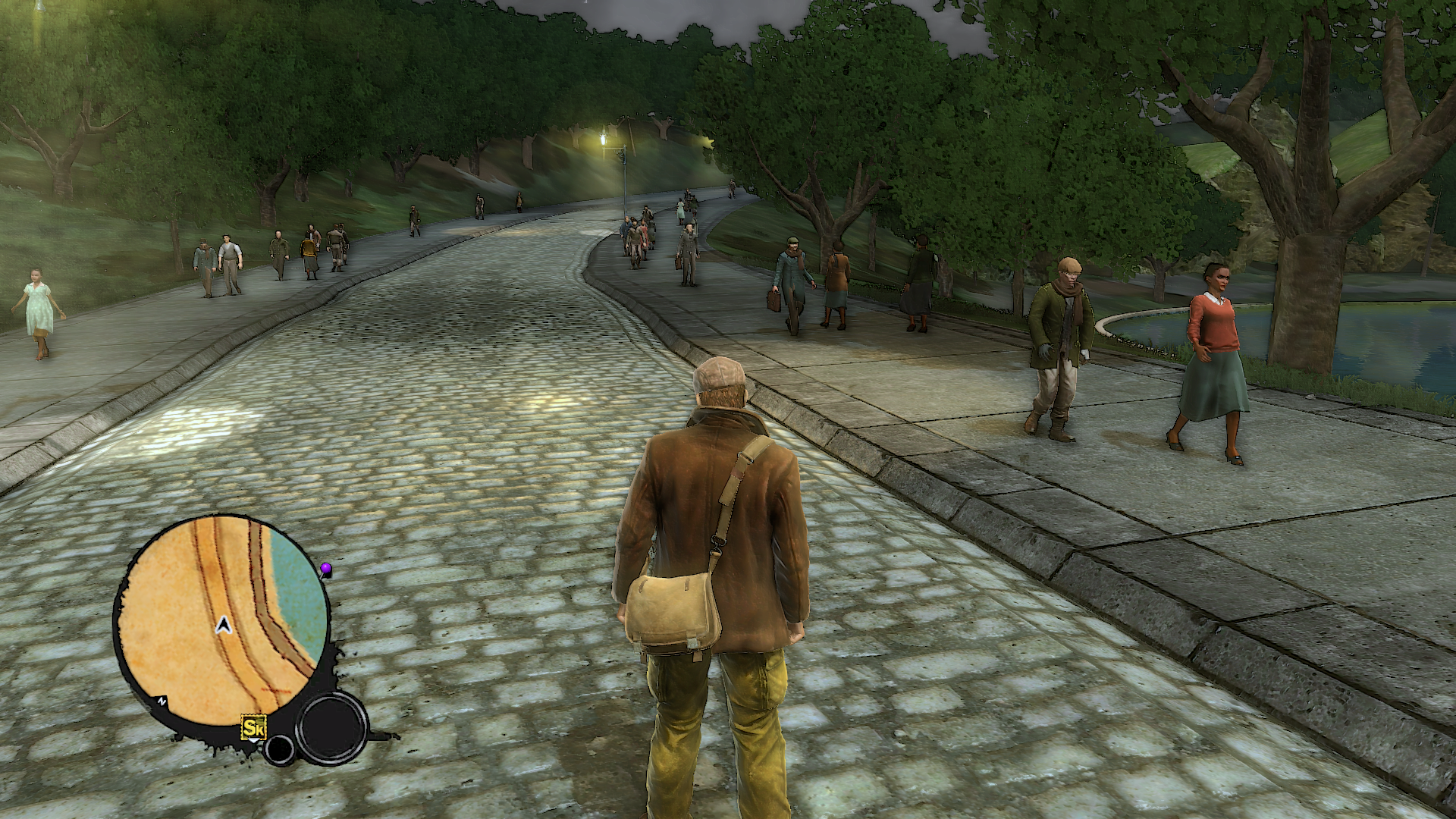
Task: Click the large empty weapon circle slot
Action: coord(331,728)
